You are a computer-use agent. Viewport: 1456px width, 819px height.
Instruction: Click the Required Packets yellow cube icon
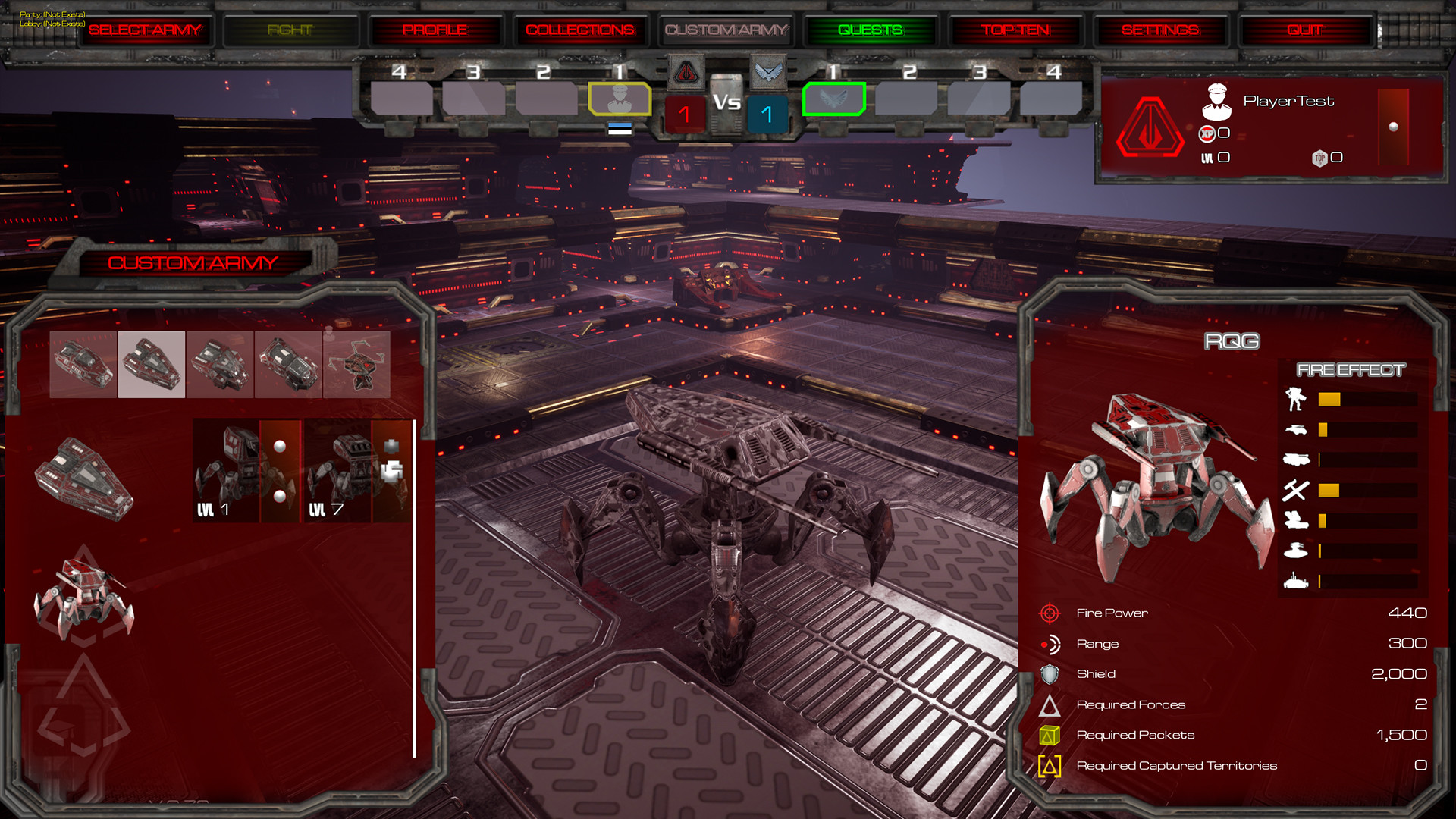click(x=1050, y=734)
